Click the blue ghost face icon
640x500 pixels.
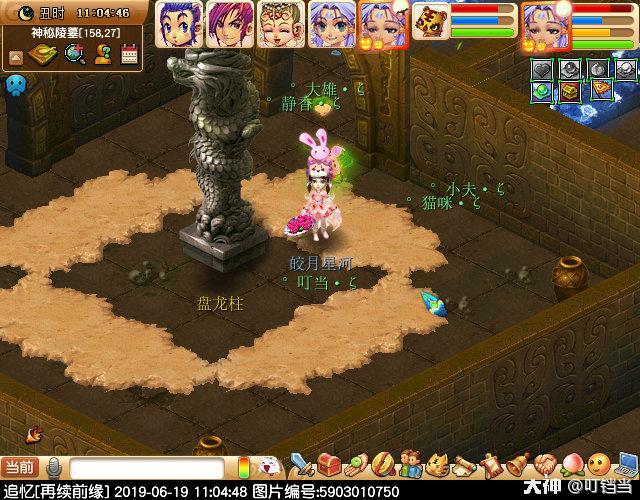pos(15,86)
